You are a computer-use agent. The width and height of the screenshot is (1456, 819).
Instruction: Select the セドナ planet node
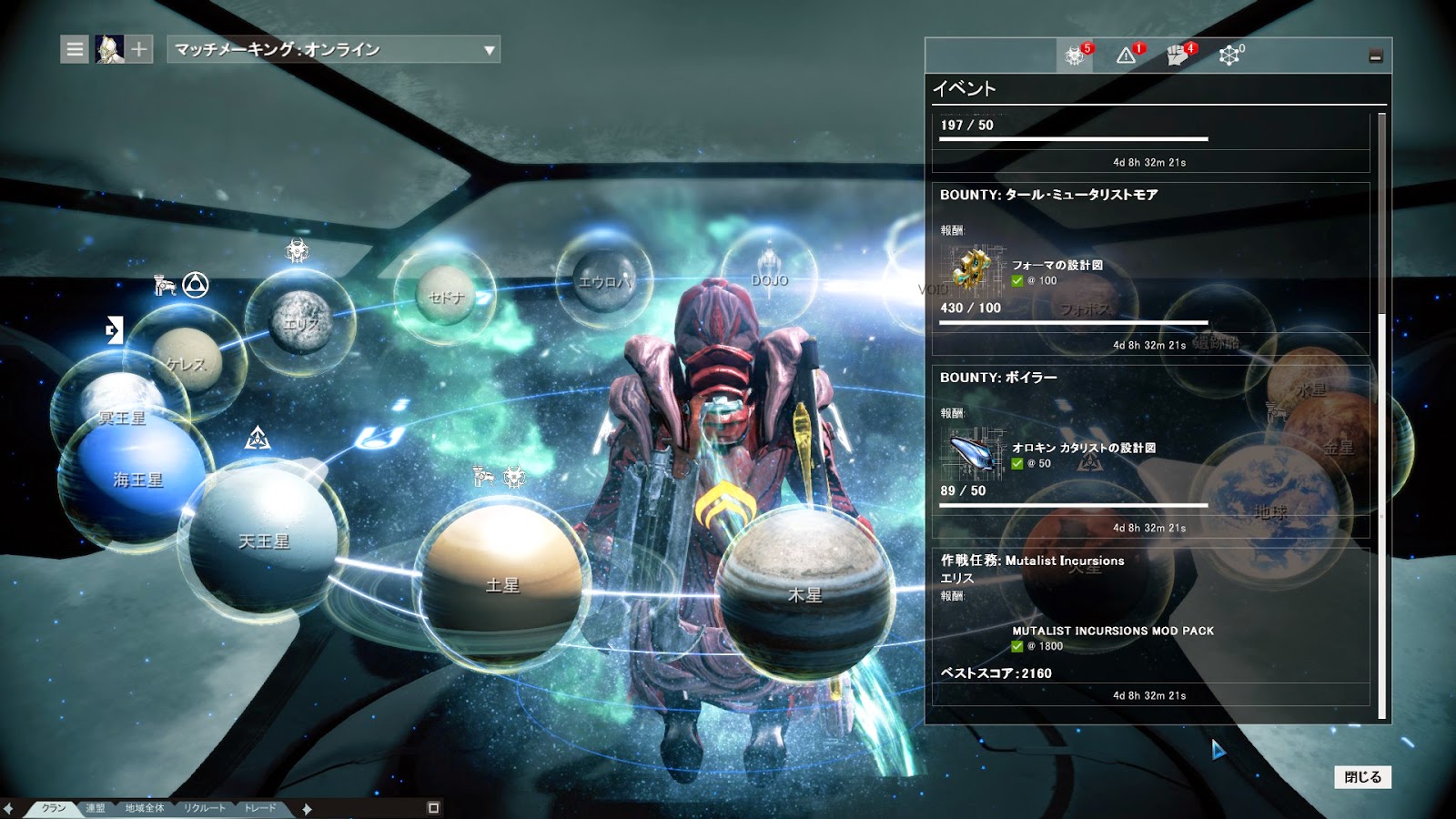pos(446,296)
